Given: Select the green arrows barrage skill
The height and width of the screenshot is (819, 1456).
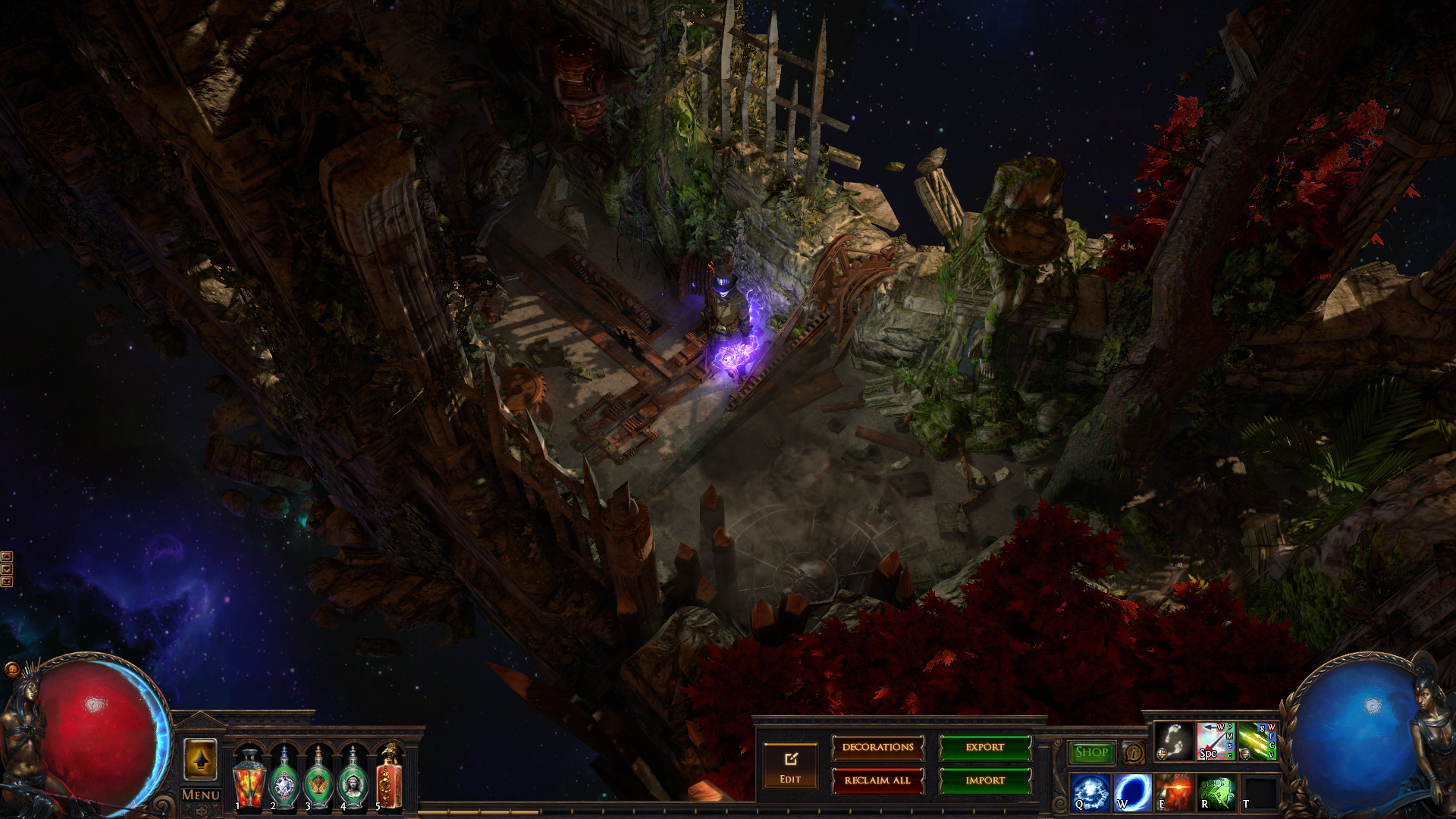Looking at the screenshot, I should pyautogui.click(x=1257, y=741).
